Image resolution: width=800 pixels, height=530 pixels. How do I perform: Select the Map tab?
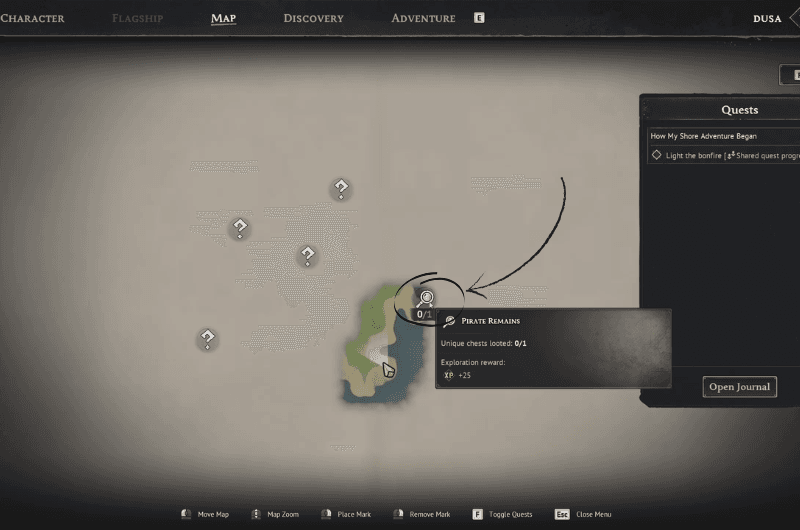point(223,18)
